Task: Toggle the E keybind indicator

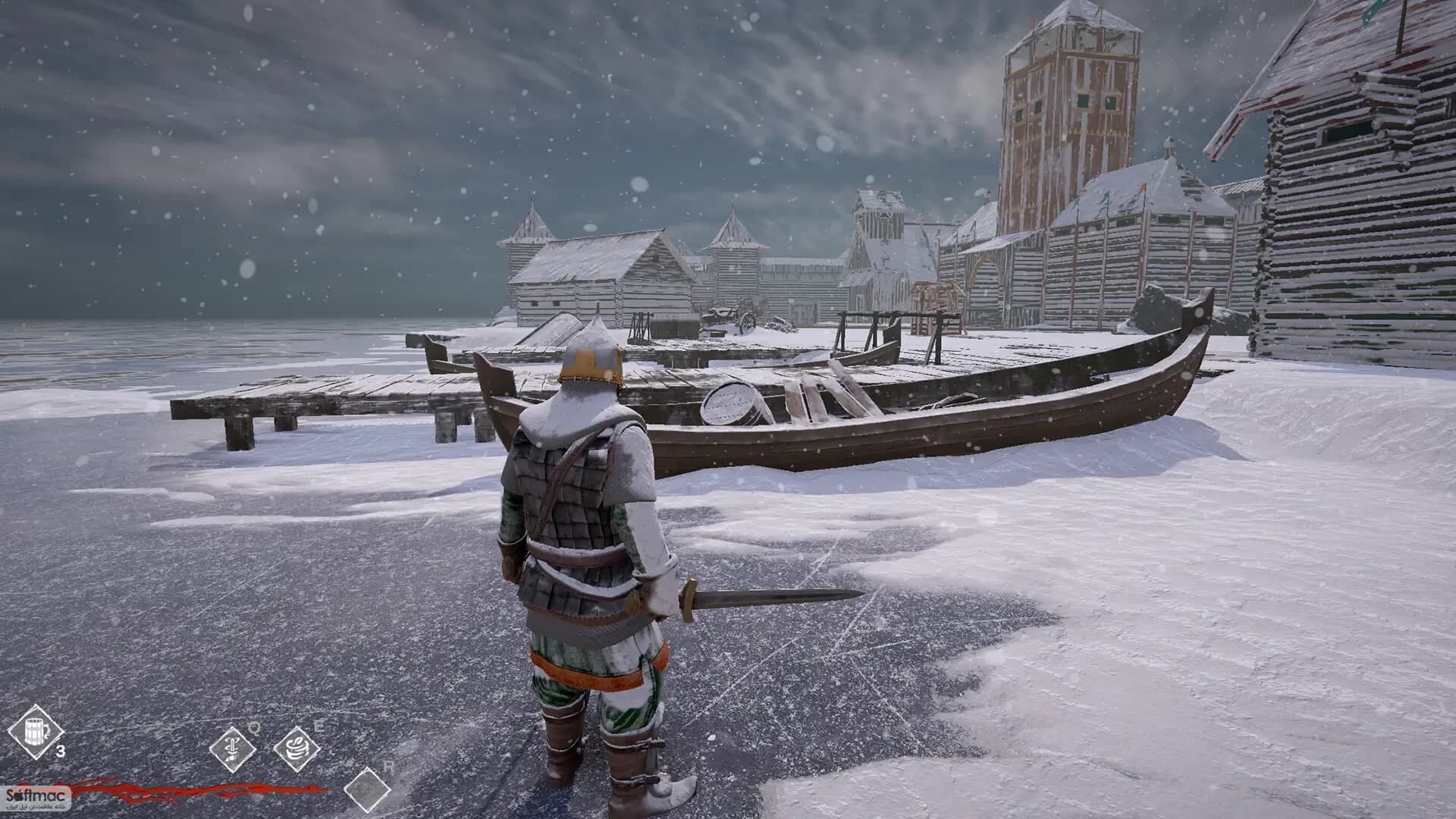Action: [318, 725]
